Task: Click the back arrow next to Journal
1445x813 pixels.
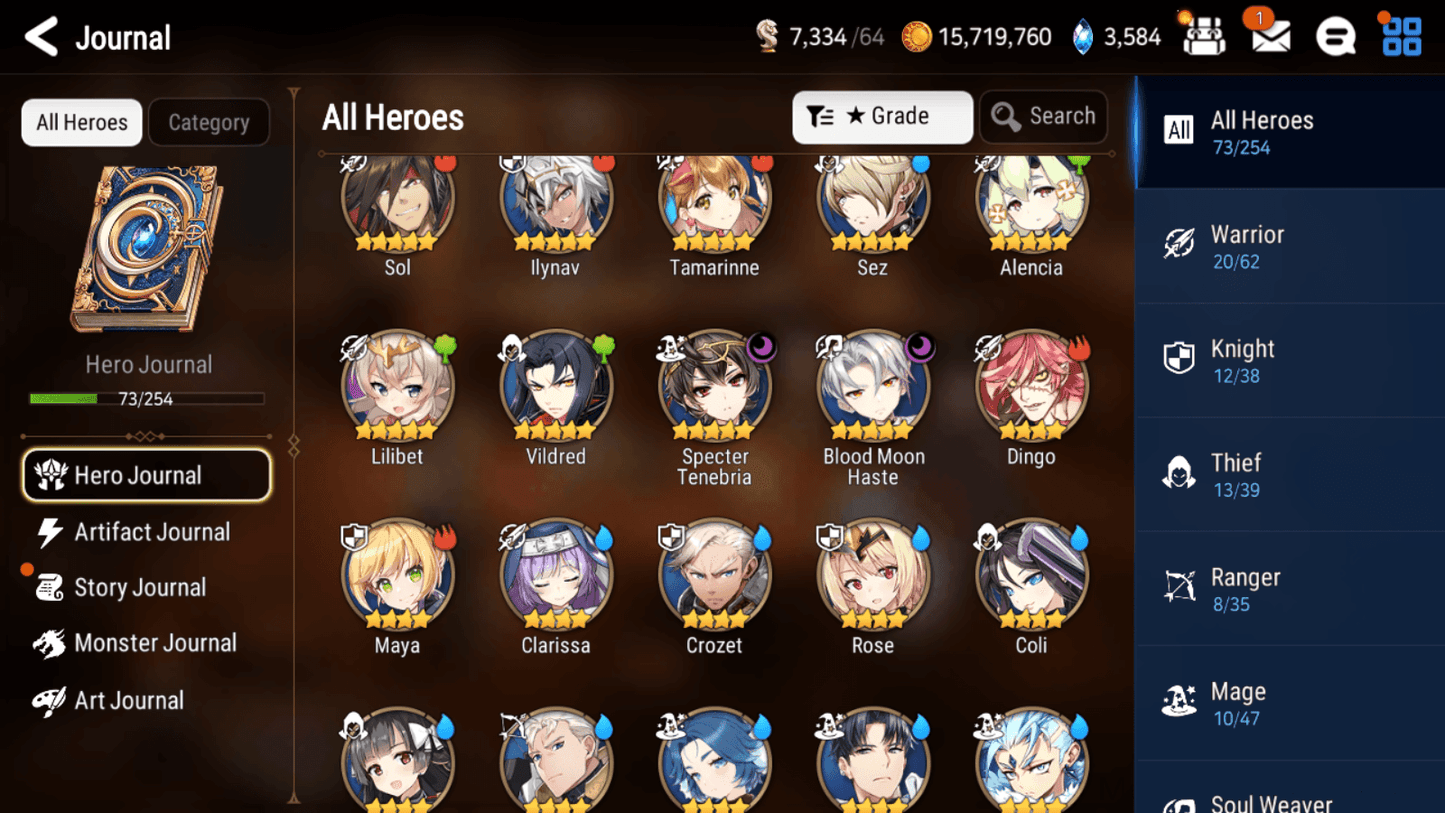Action: (x=39, y=36)
